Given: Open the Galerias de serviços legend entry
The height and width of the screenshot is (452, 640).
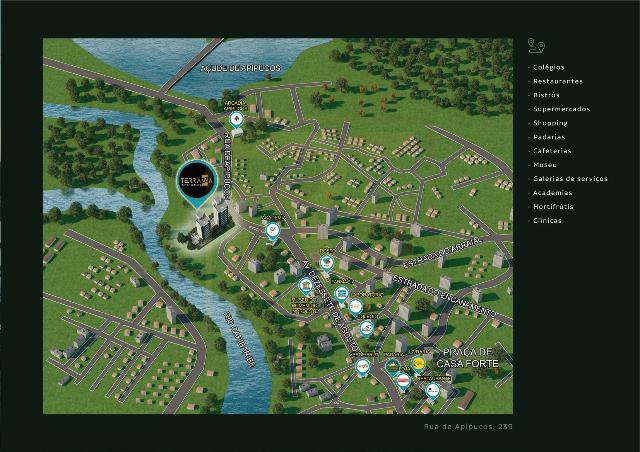Looking at the screenshot, I should pyautogui.click(x=570, y=179).
